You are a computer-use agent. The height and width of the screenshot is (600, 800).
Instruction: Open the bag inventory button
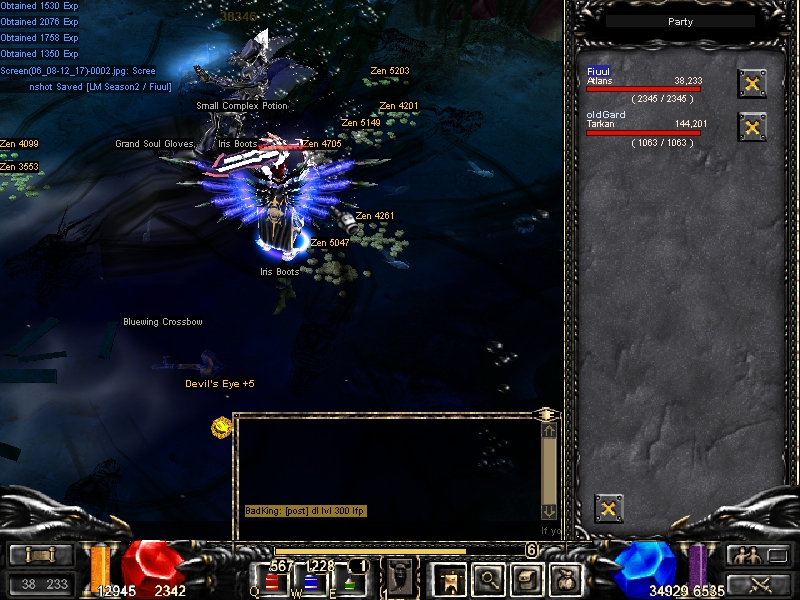point(528,578)
